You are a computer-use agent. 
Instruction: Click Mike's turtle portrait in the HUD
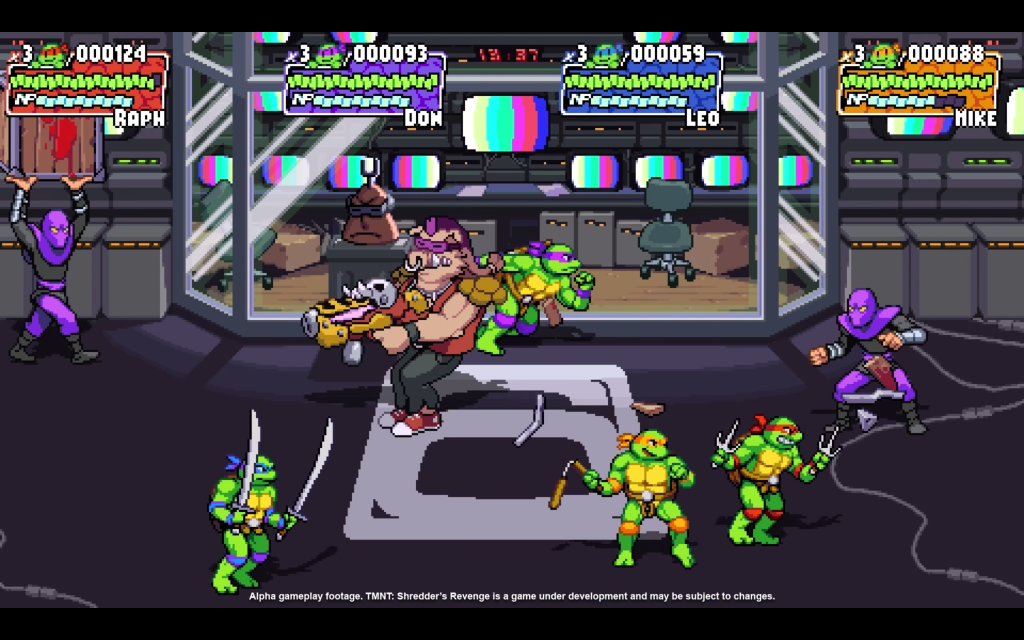884,55
